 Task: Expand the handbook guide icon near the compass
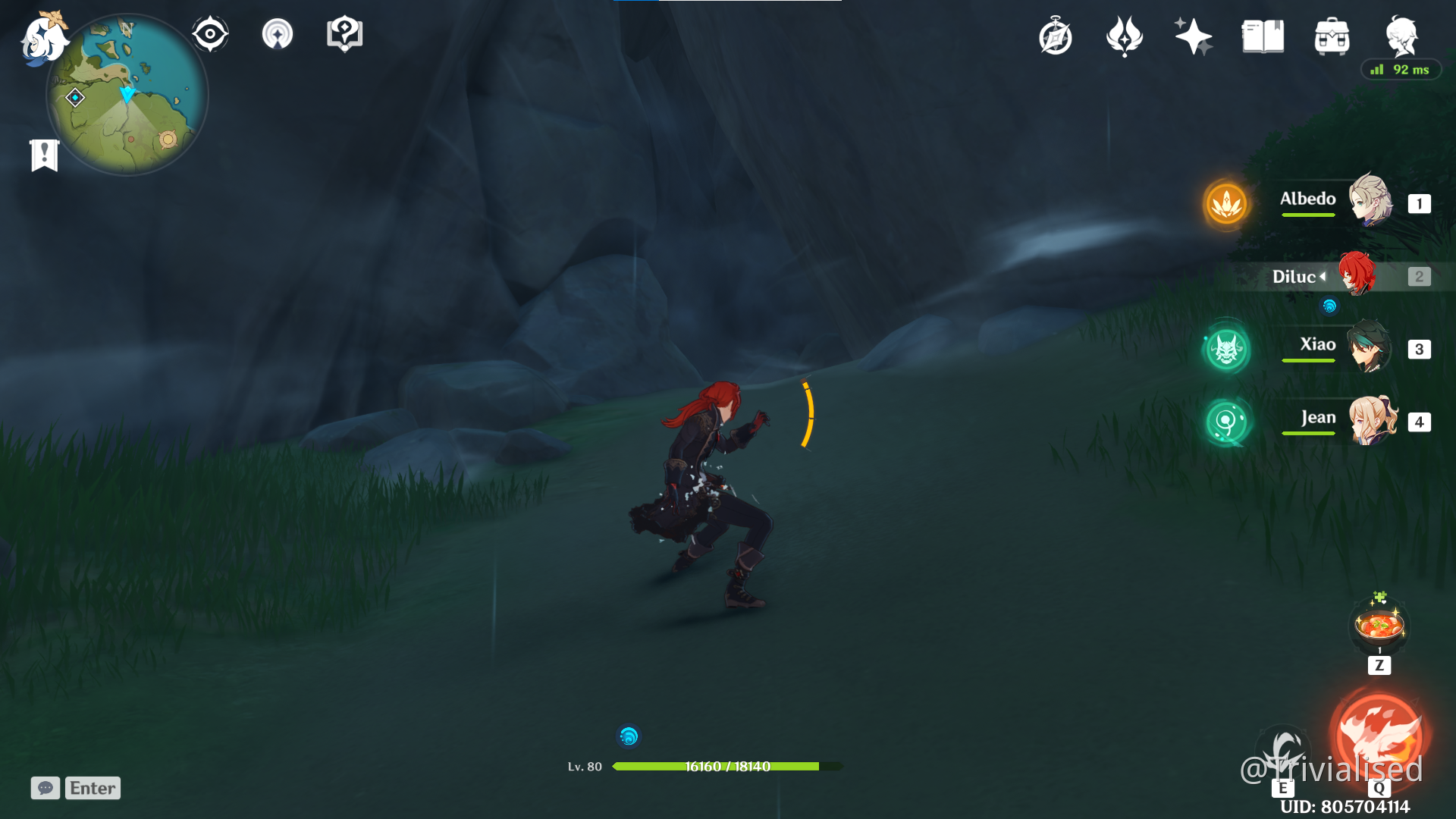coord(344,33)
